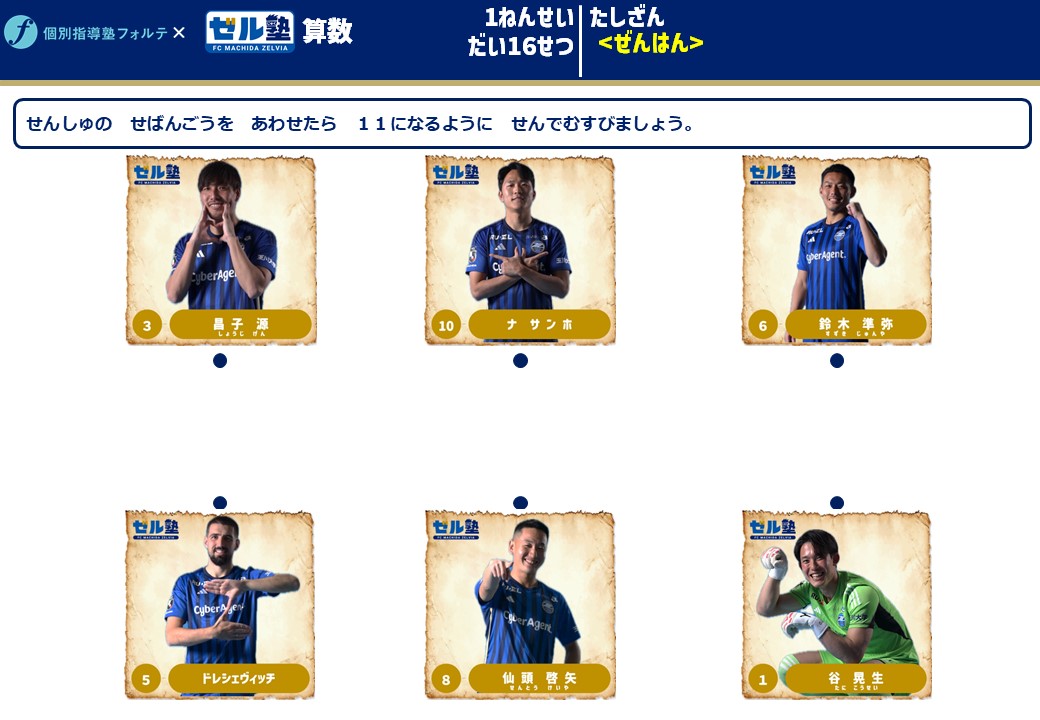Click the dot under the number 3 card
The width and height of the screenshot is (1040, 720).
pyautogui.click(x=220, y=361)
